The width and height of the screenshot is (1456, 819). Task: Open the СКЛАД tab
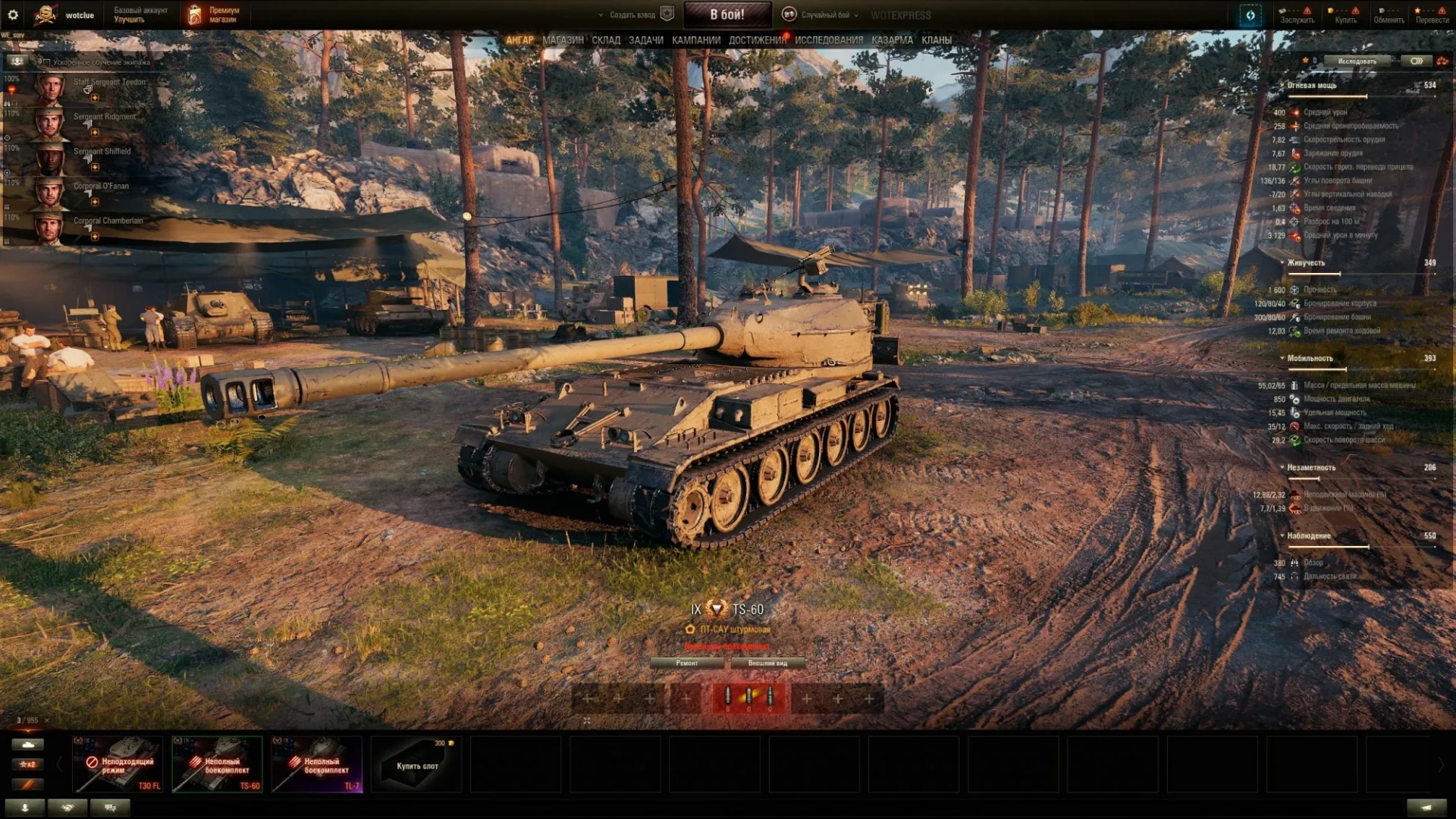point(606,40)
